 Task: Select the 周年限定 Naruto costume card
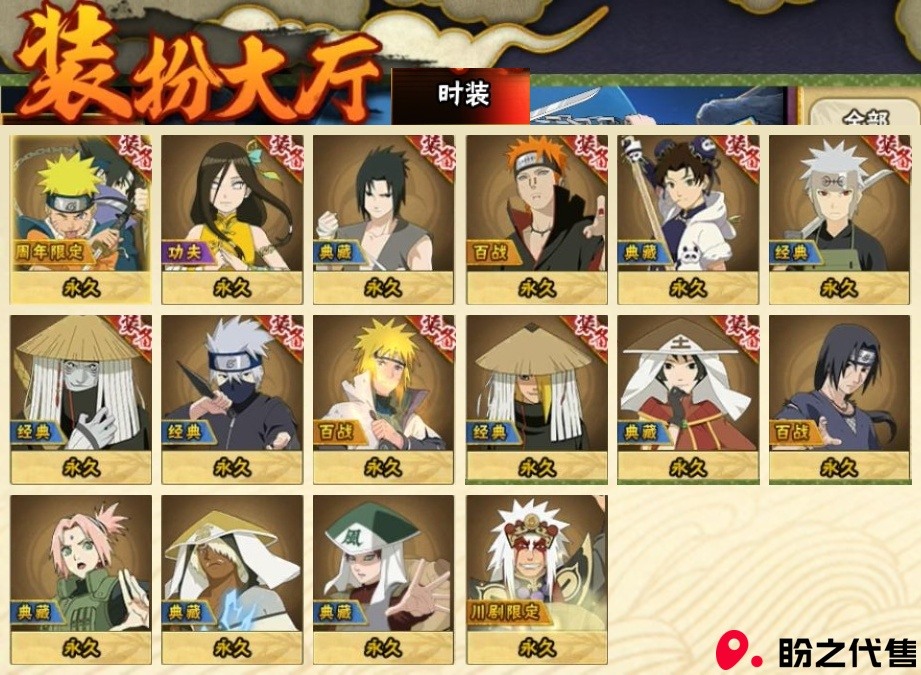[81, 219]
